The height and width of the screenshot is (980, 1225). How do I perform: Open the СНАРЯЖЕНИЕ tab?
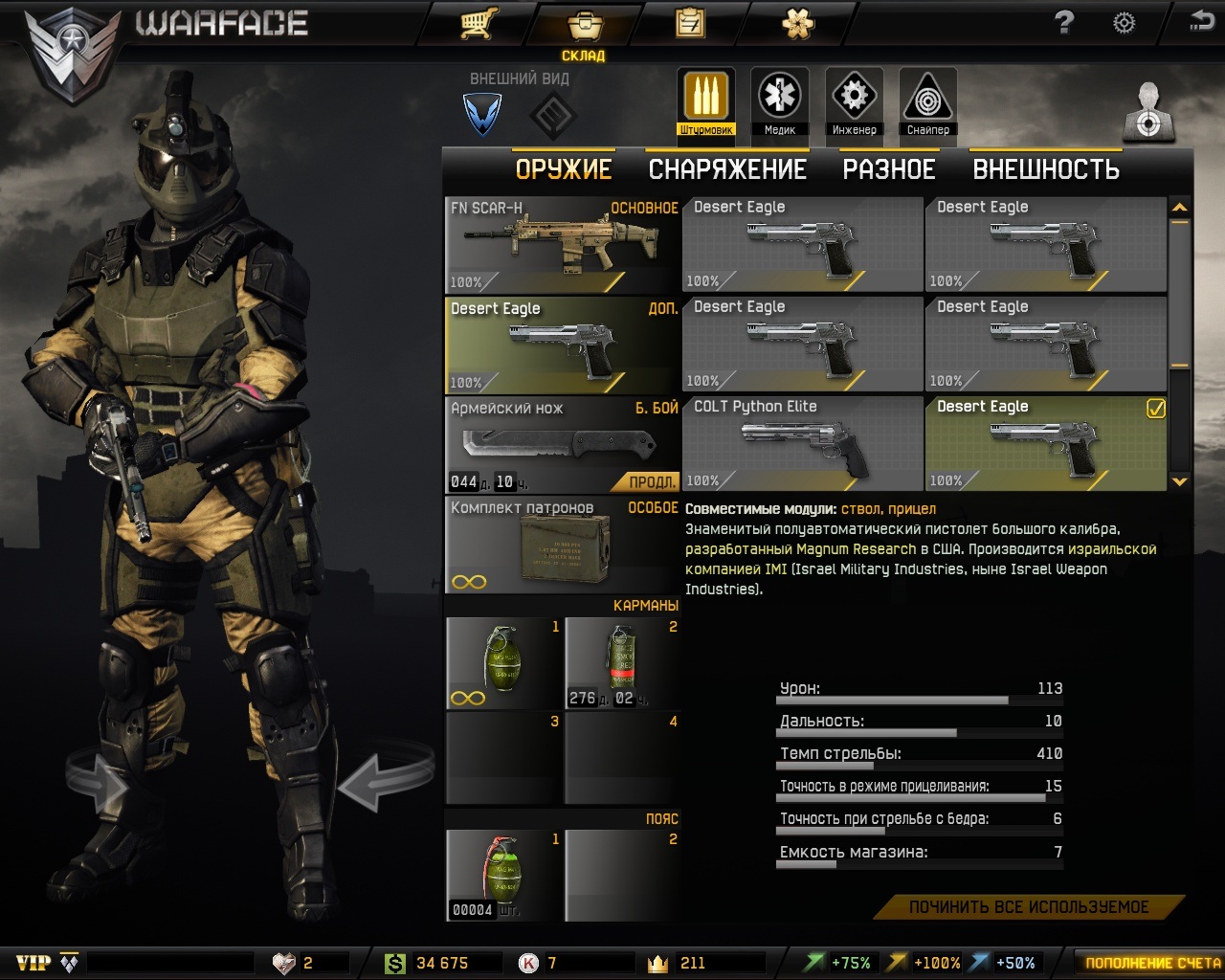pos(727,169)
